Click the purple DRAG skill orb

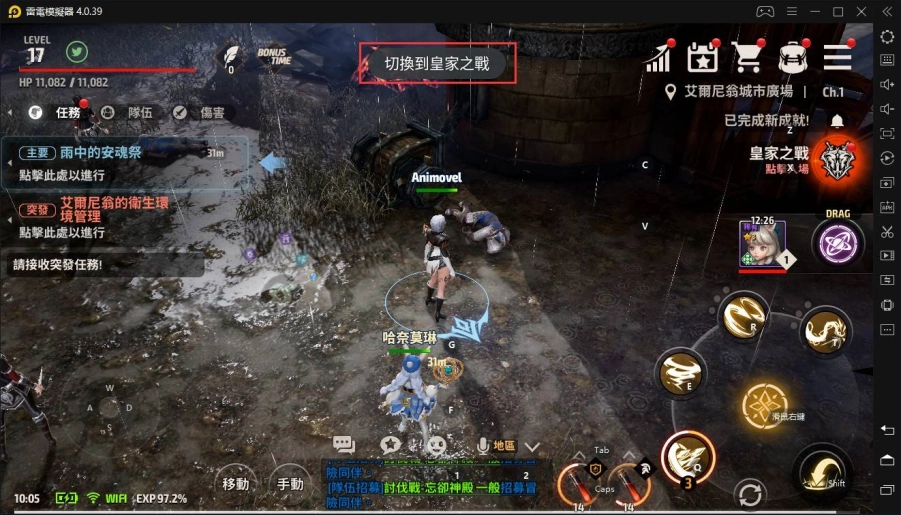(x=837, y=243)
